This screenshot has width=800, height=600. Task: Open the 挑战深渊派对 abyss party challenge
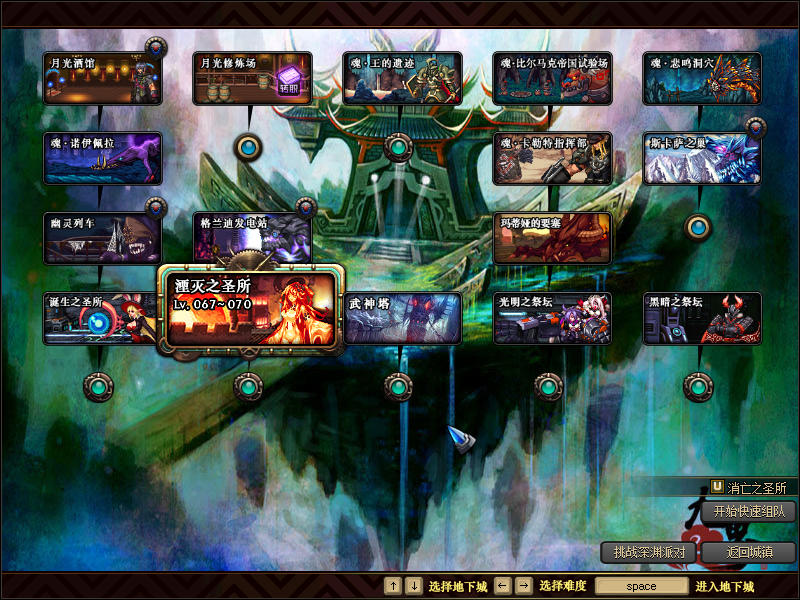pyautogui.click(x=649, y=552)
